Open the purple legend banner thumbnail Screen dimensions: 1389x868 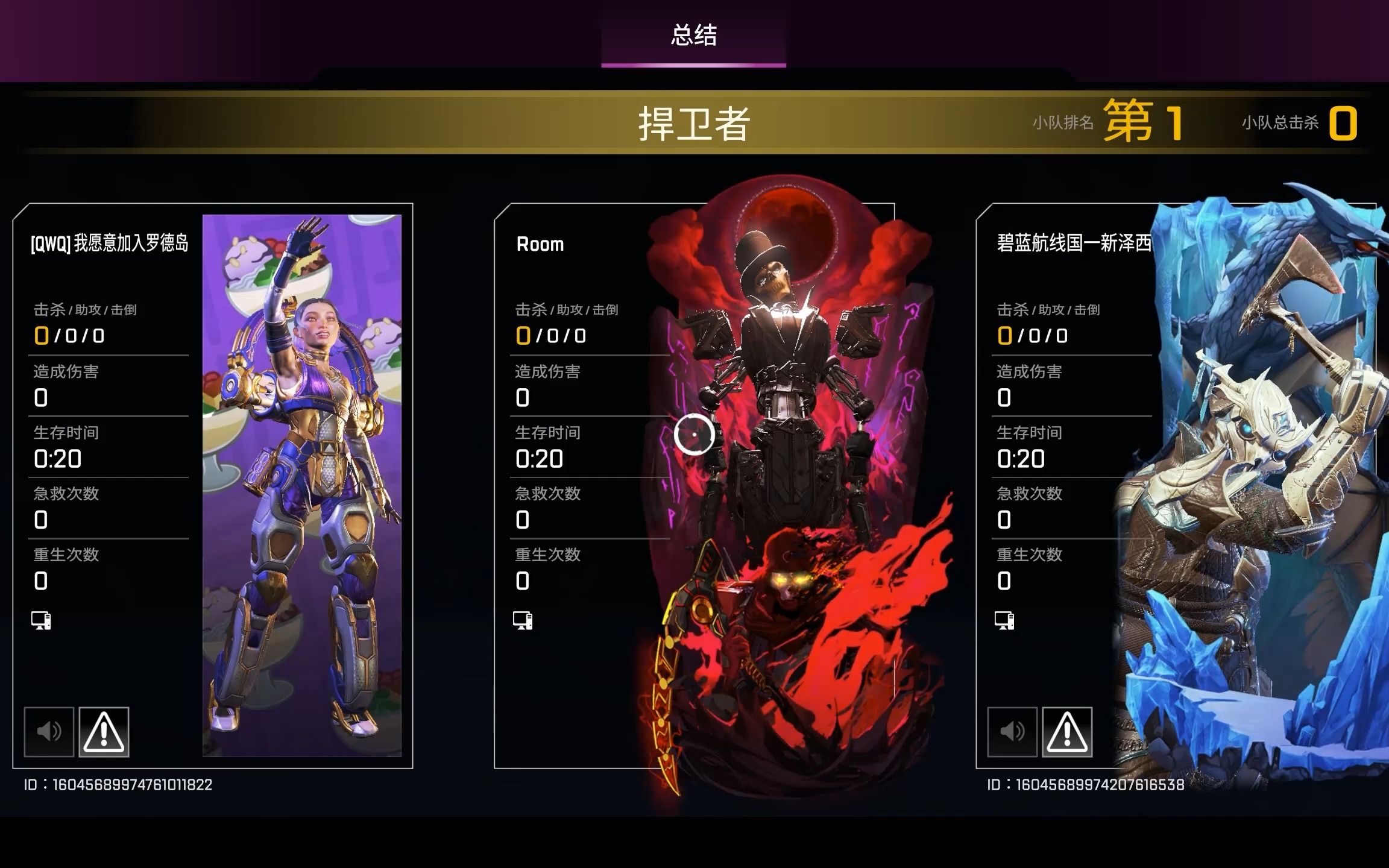pos(301,485)
